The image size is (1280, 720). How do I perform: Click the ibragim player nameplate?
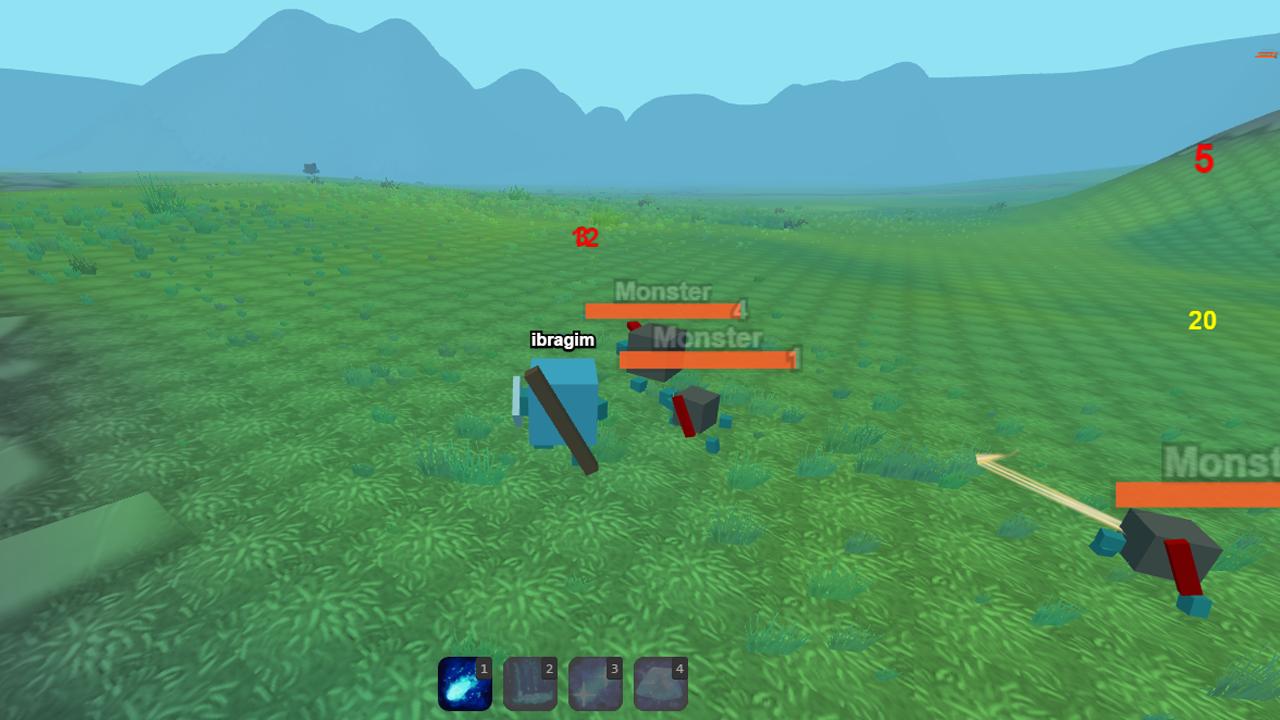click(561, 340)
